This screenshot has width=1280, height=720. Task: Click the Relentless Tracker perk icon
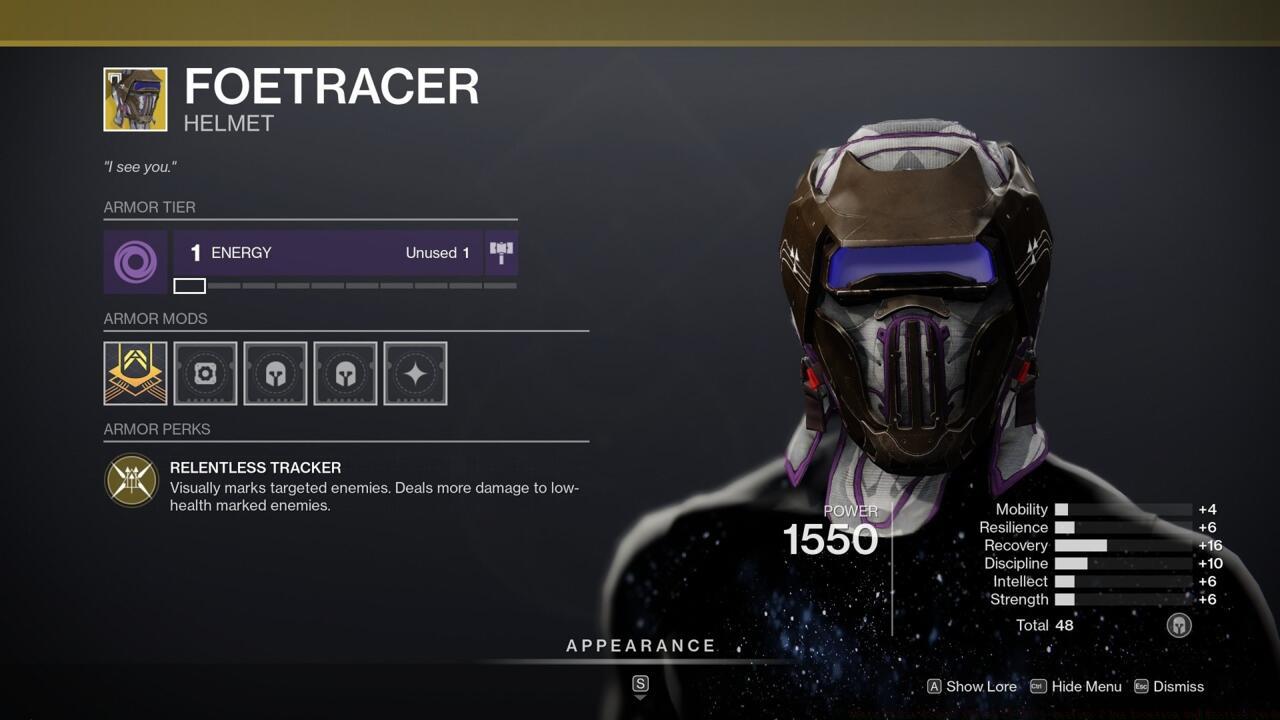coord(132,481)
